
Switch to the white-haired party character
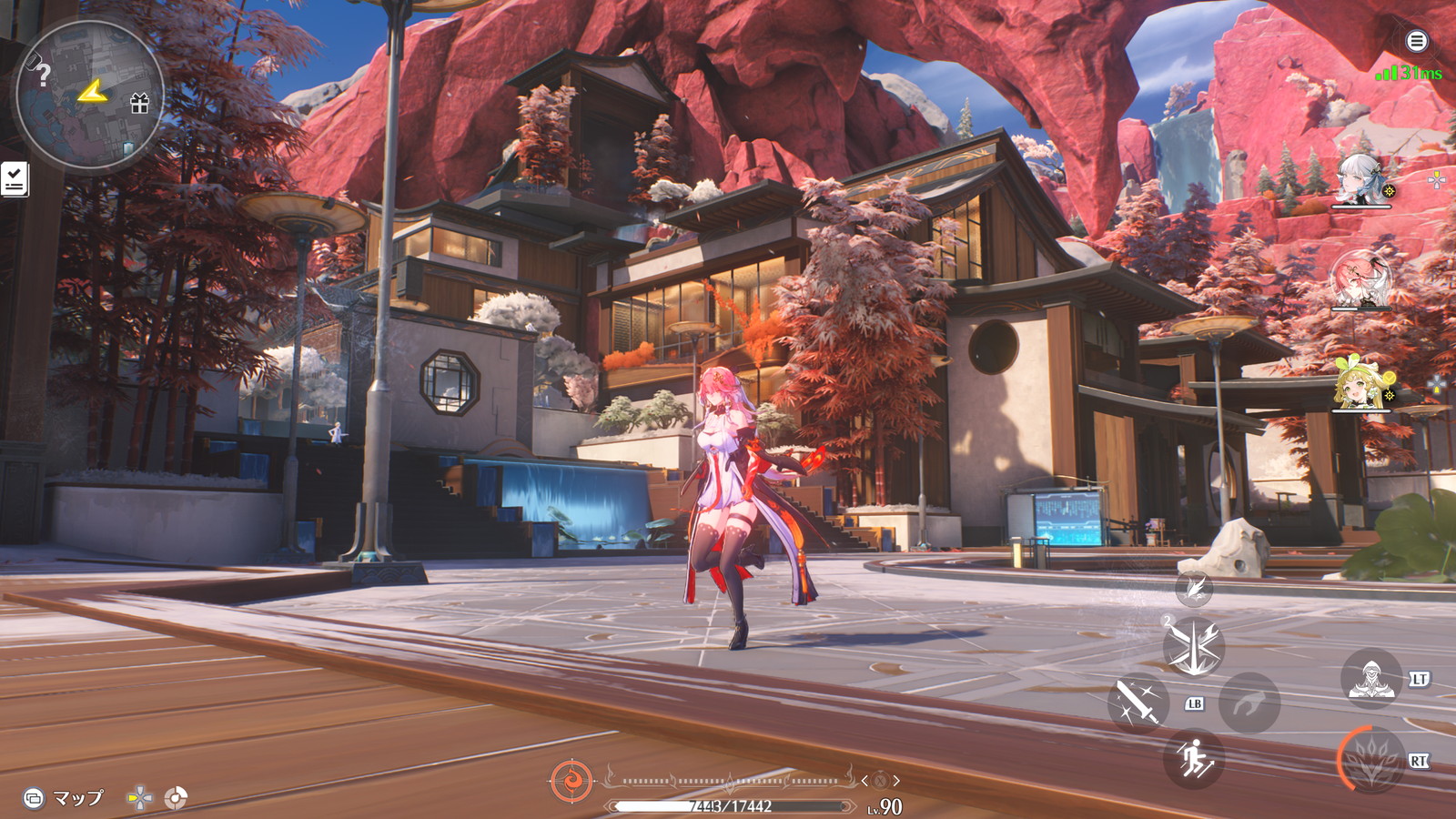pos(1360,179)
